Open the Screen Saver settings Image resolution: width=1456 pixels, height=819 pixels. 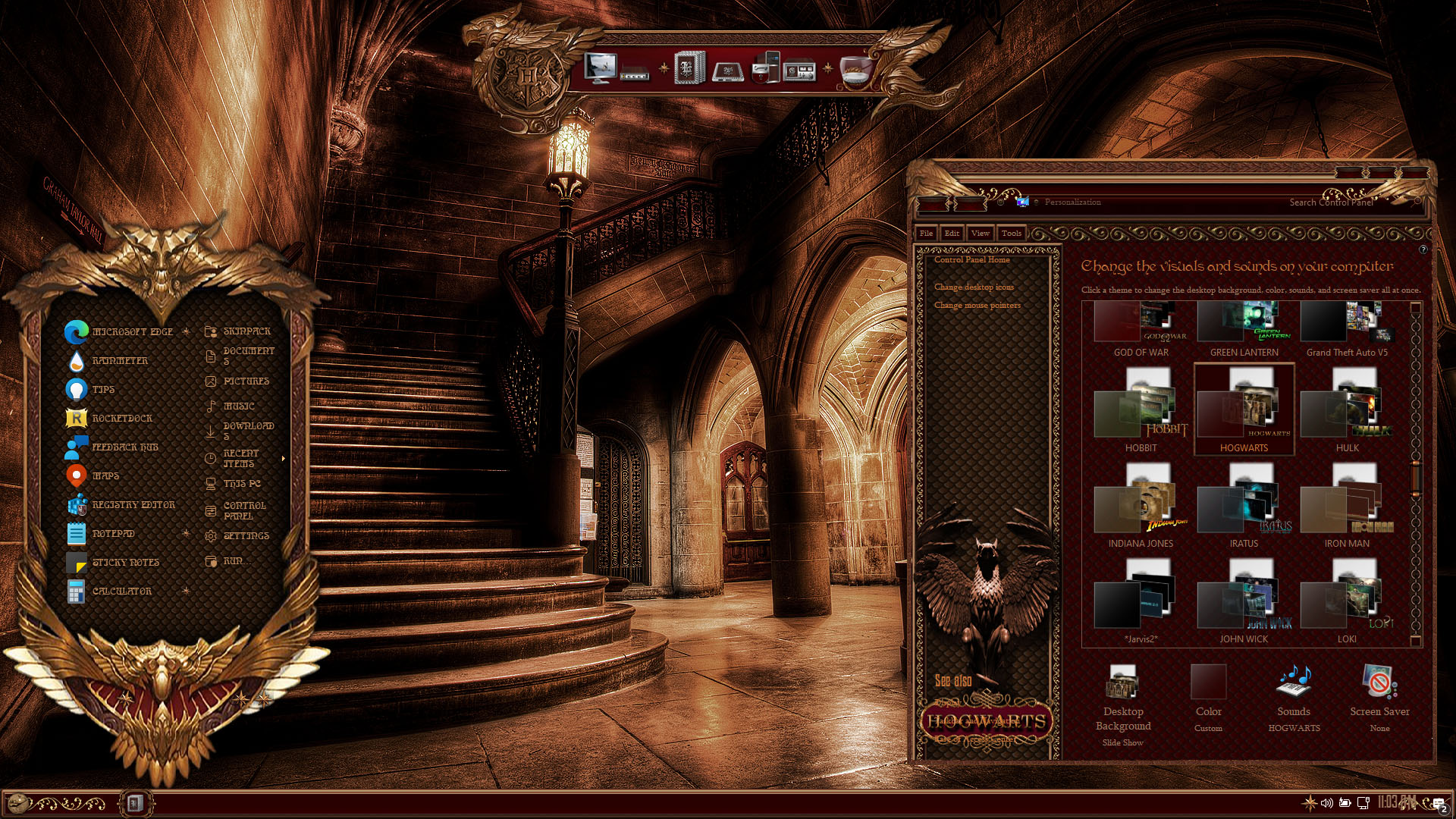click(1379, 698)
